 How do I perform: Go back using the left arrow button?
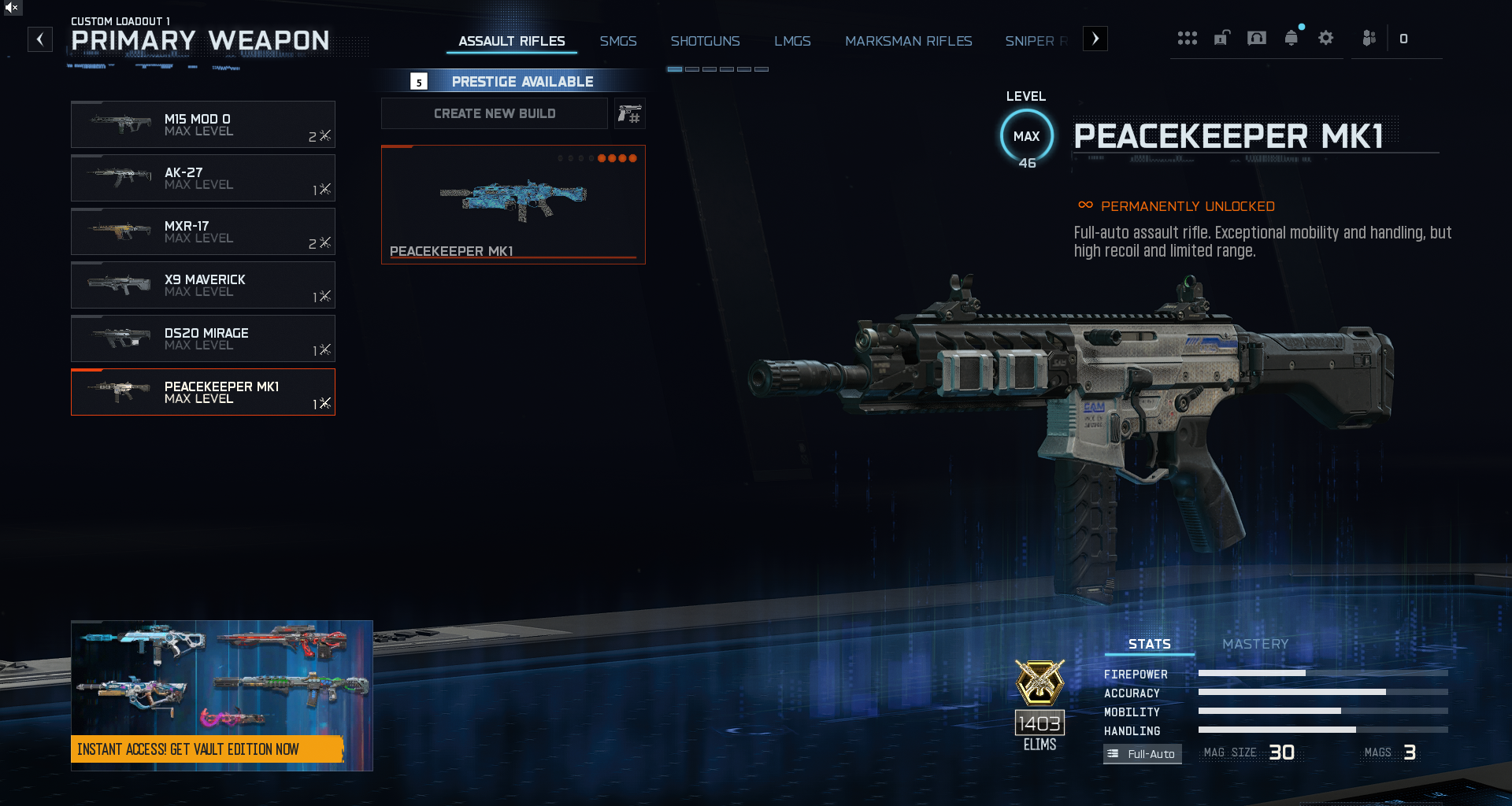pos(40,39)
